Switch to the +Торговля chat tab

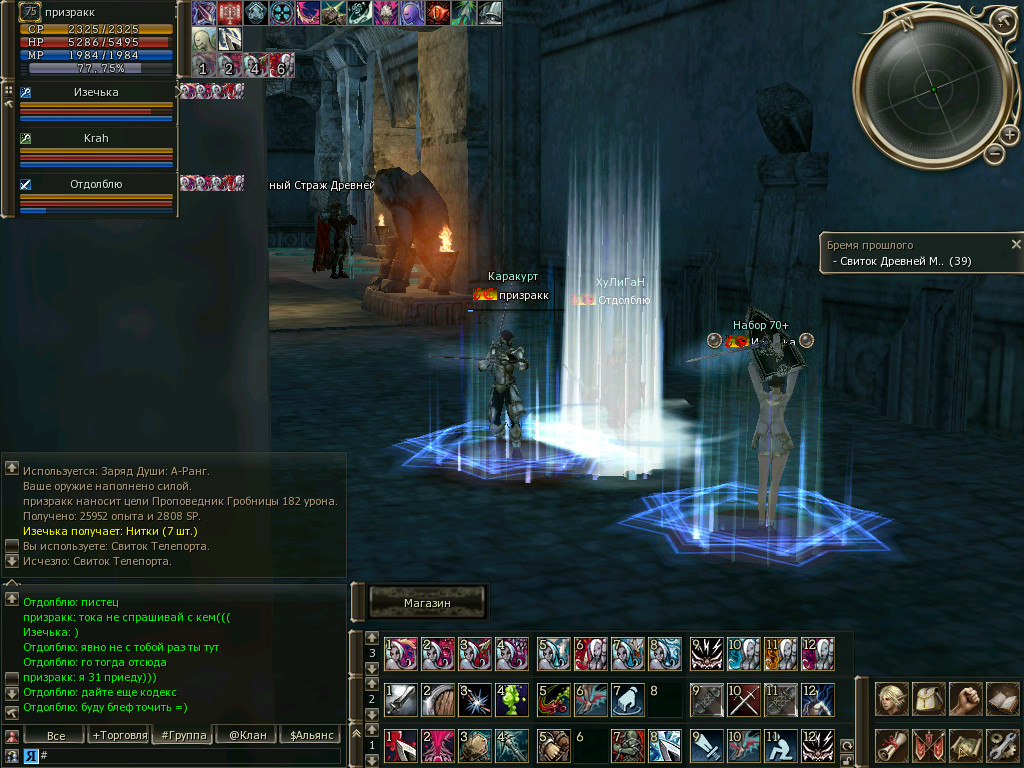pyautogui.click(x=117, y=736)
